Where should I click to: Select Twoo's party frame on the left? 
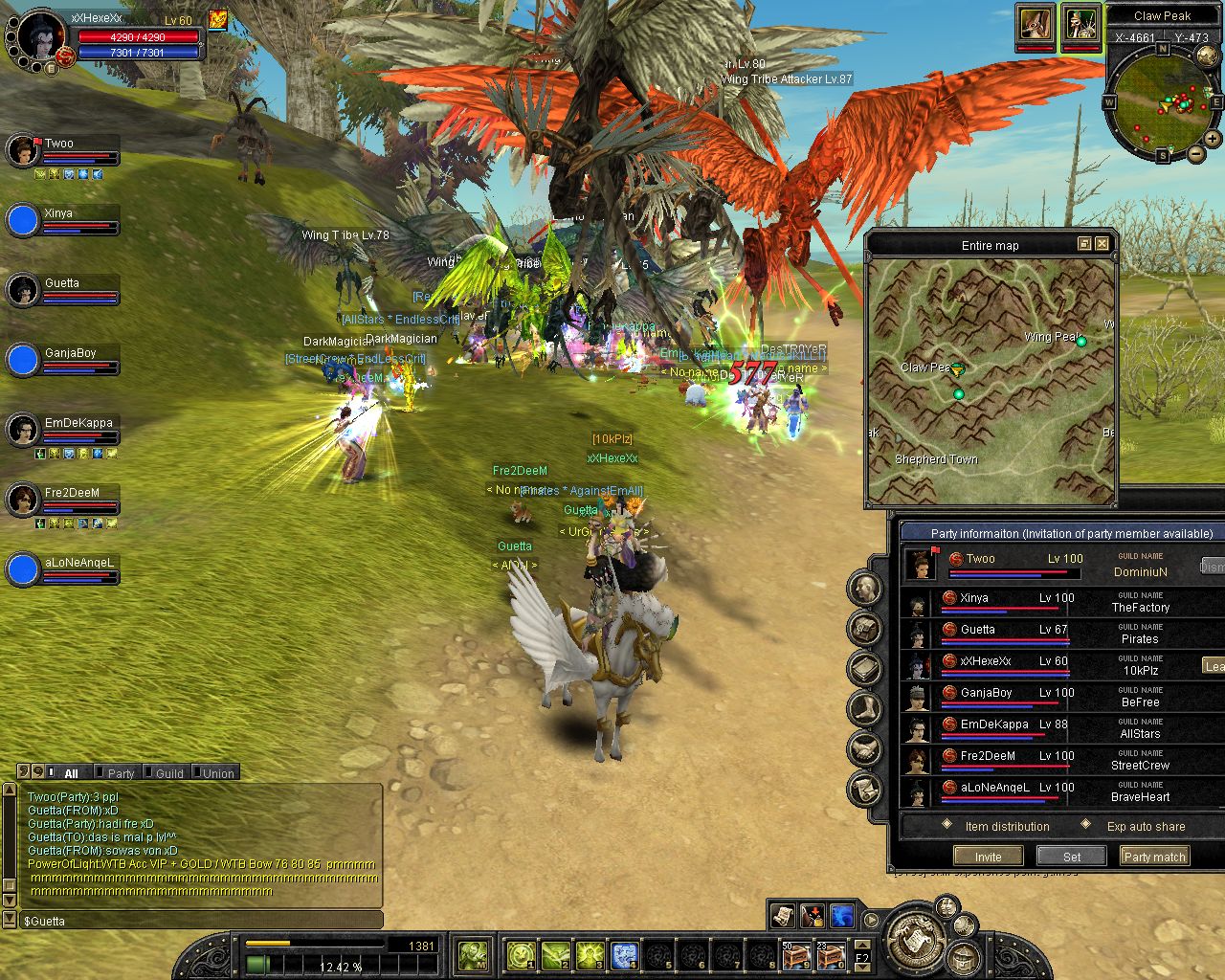[x=63, y=151]
